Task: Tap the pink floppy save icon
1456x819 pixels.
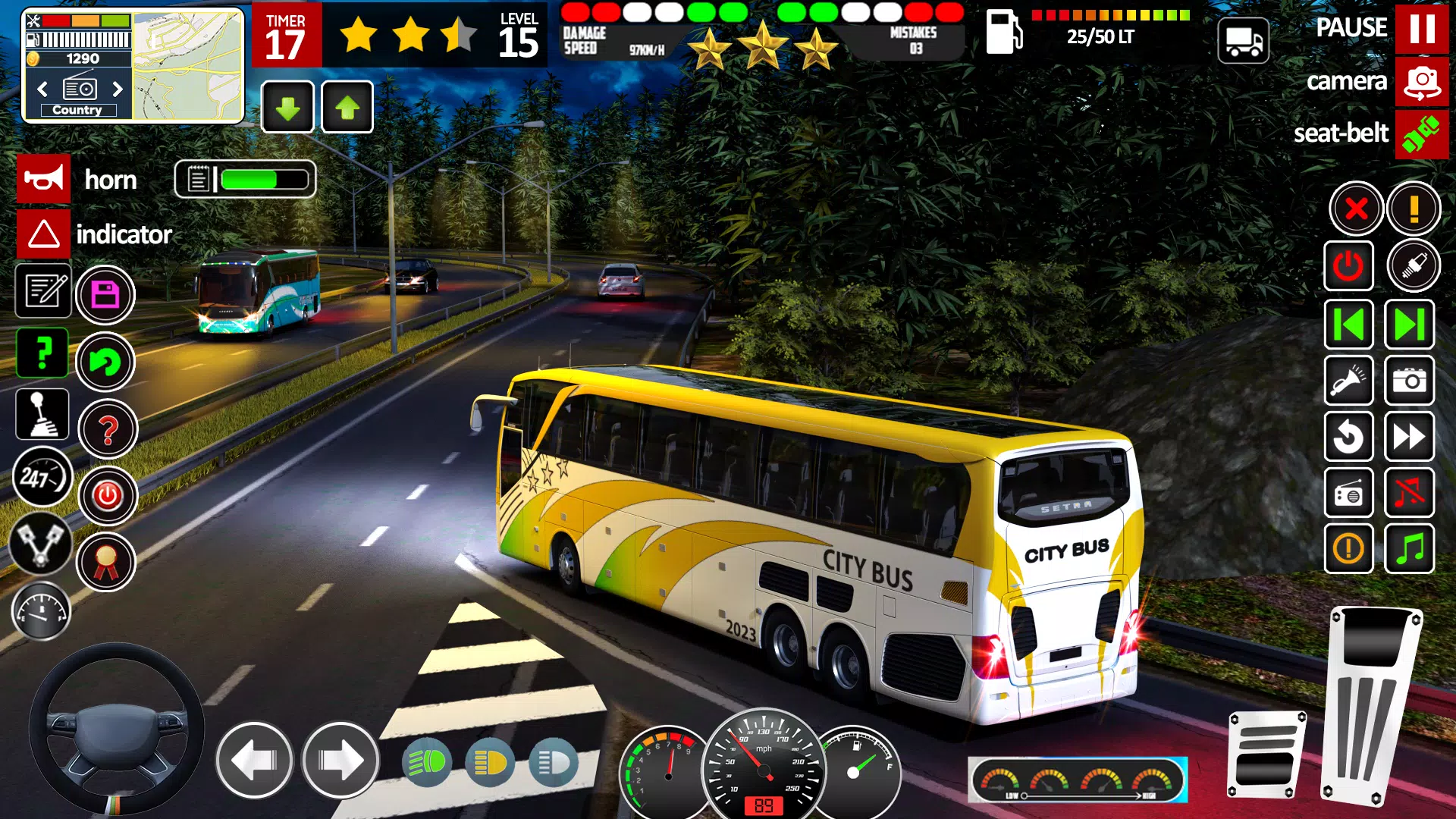Action: (x=108, y=293)
